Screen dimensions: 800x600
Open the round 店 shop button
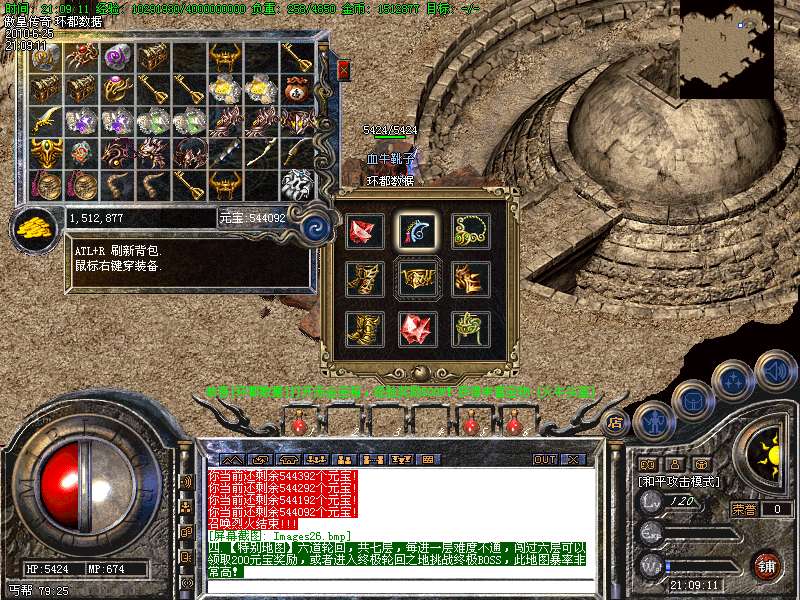click(615, 423)
